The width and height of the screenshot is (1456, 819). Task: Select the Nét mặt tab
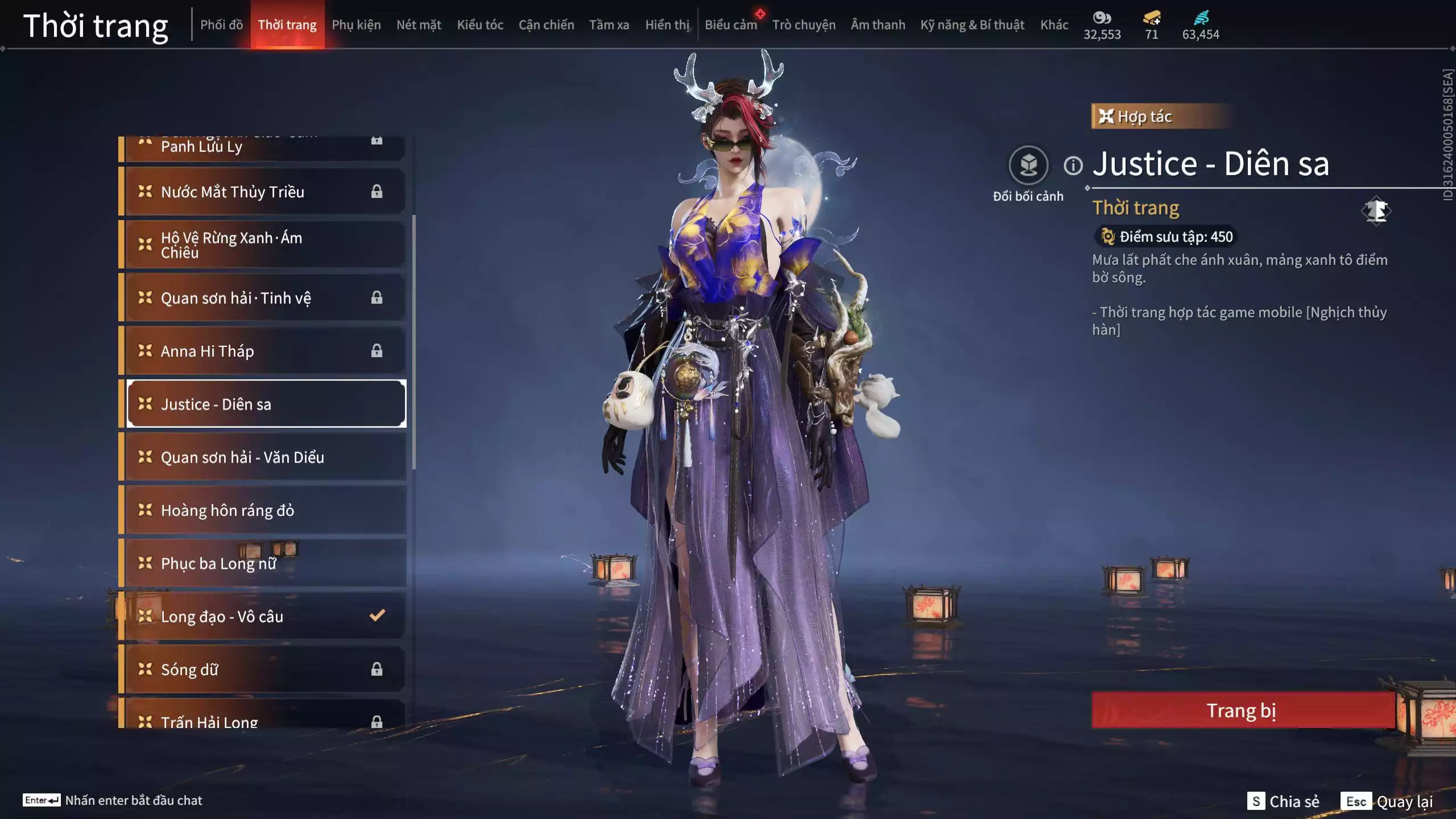[x=419, y=25]
